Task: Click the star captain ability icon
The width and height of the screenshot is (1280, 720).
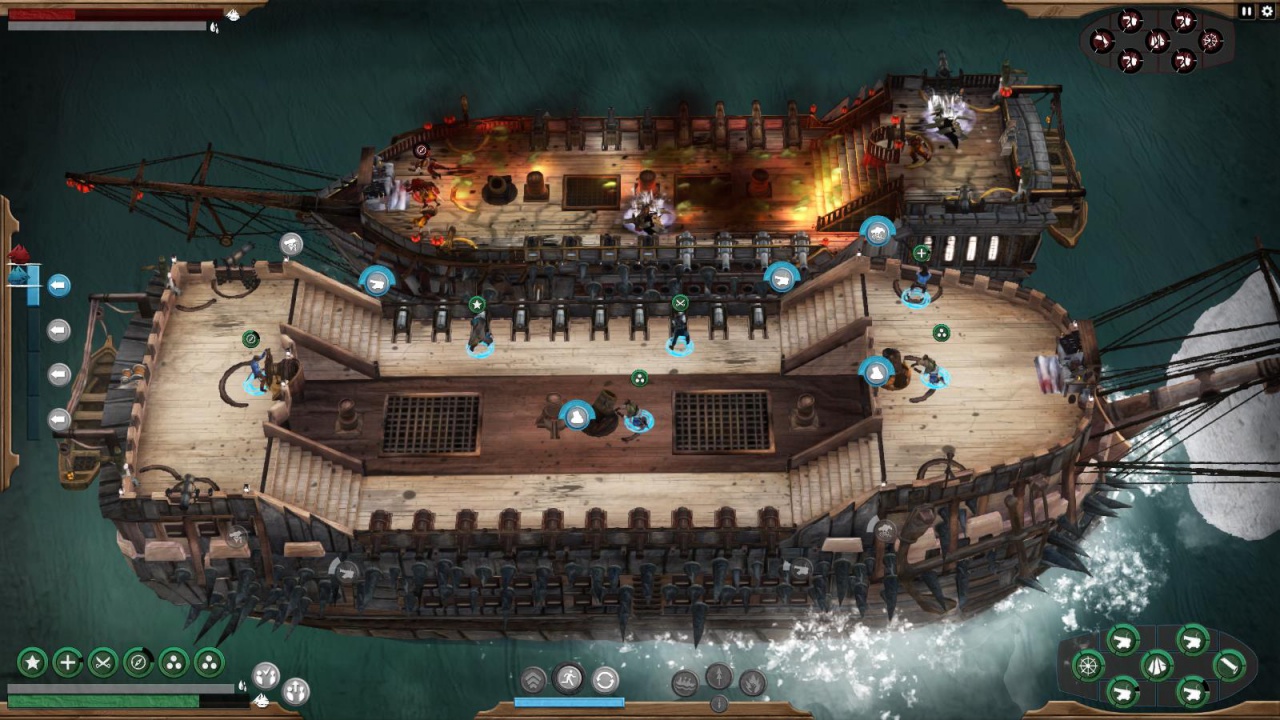Action: point(31,661)
